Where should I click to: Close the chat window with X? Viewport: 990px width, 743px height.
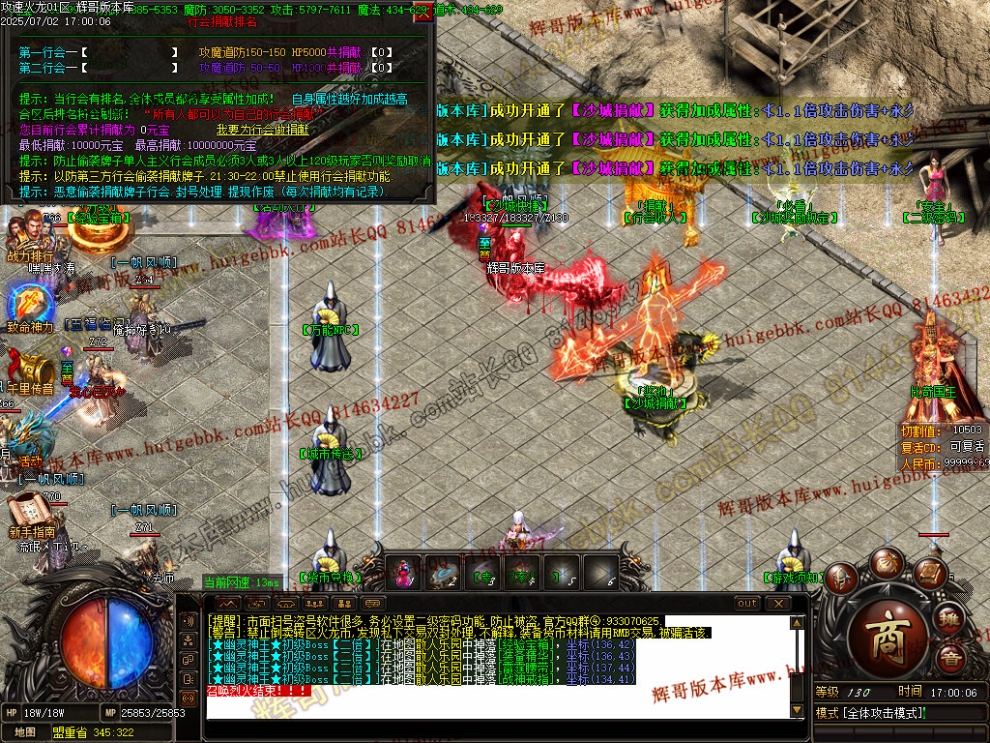tap(777, 604)
